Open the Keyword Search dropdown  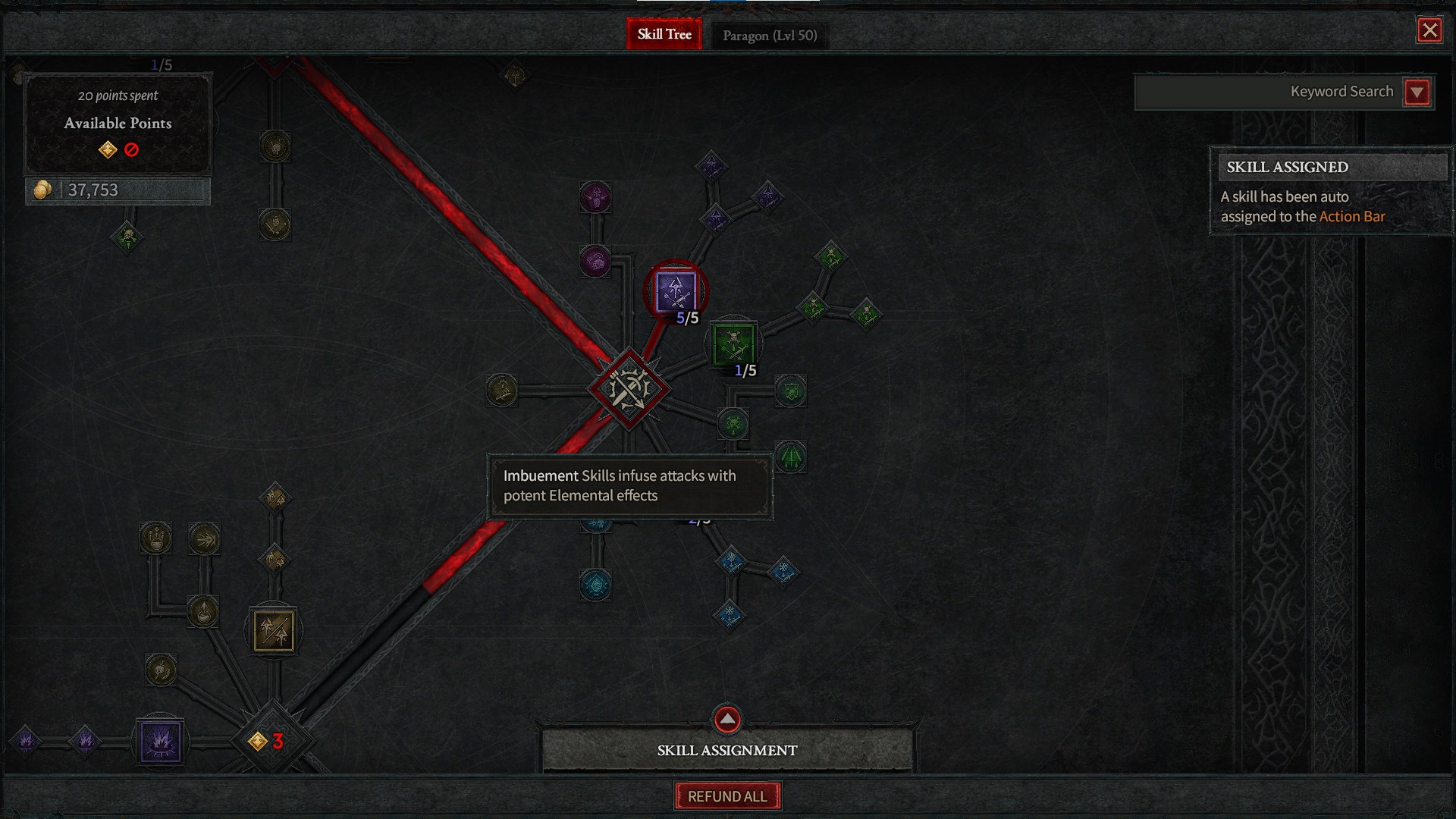[1417, 92]
